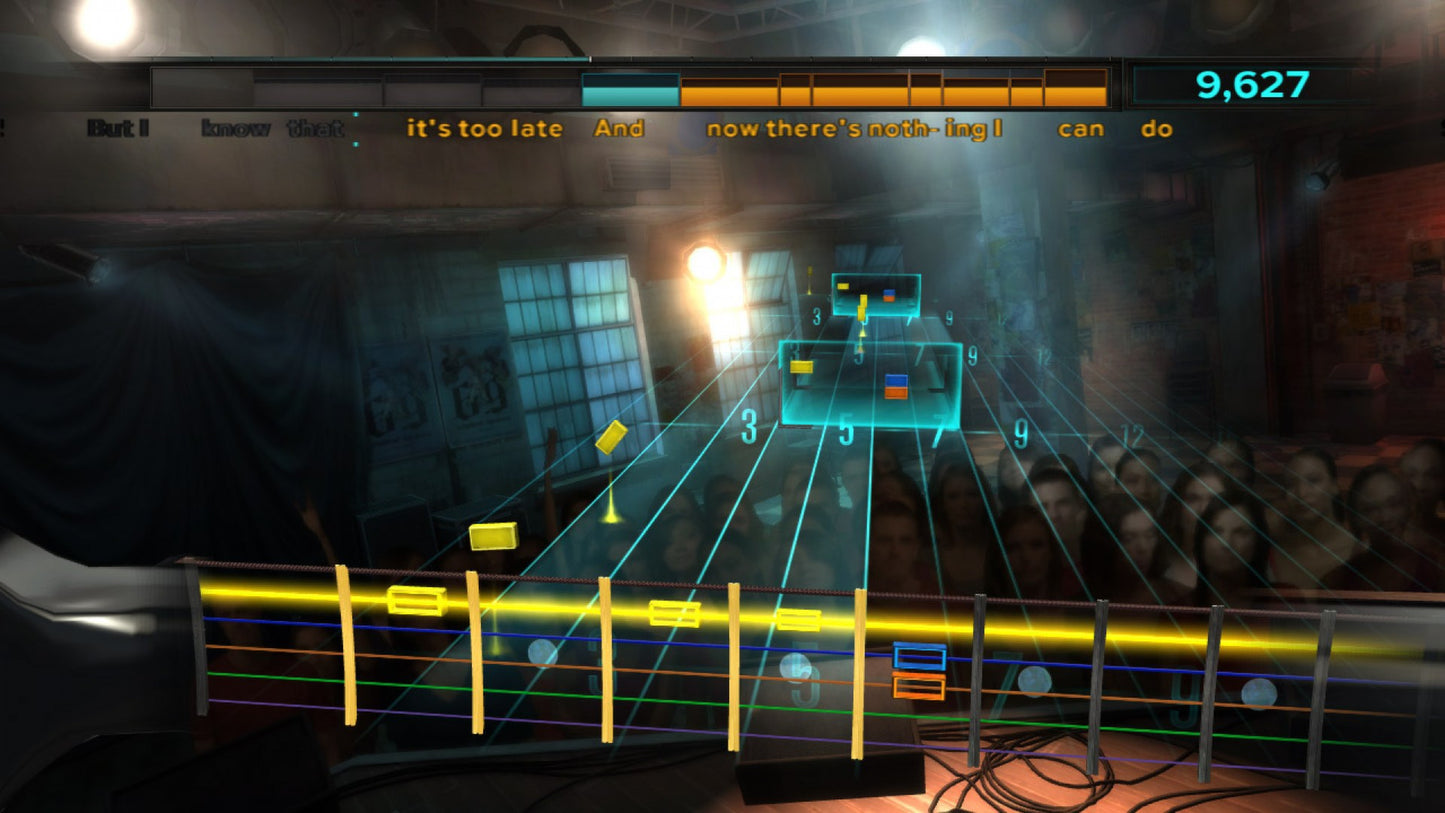
Task: Click the lyric 'now there's noth- ing I'
Action: 855,128
